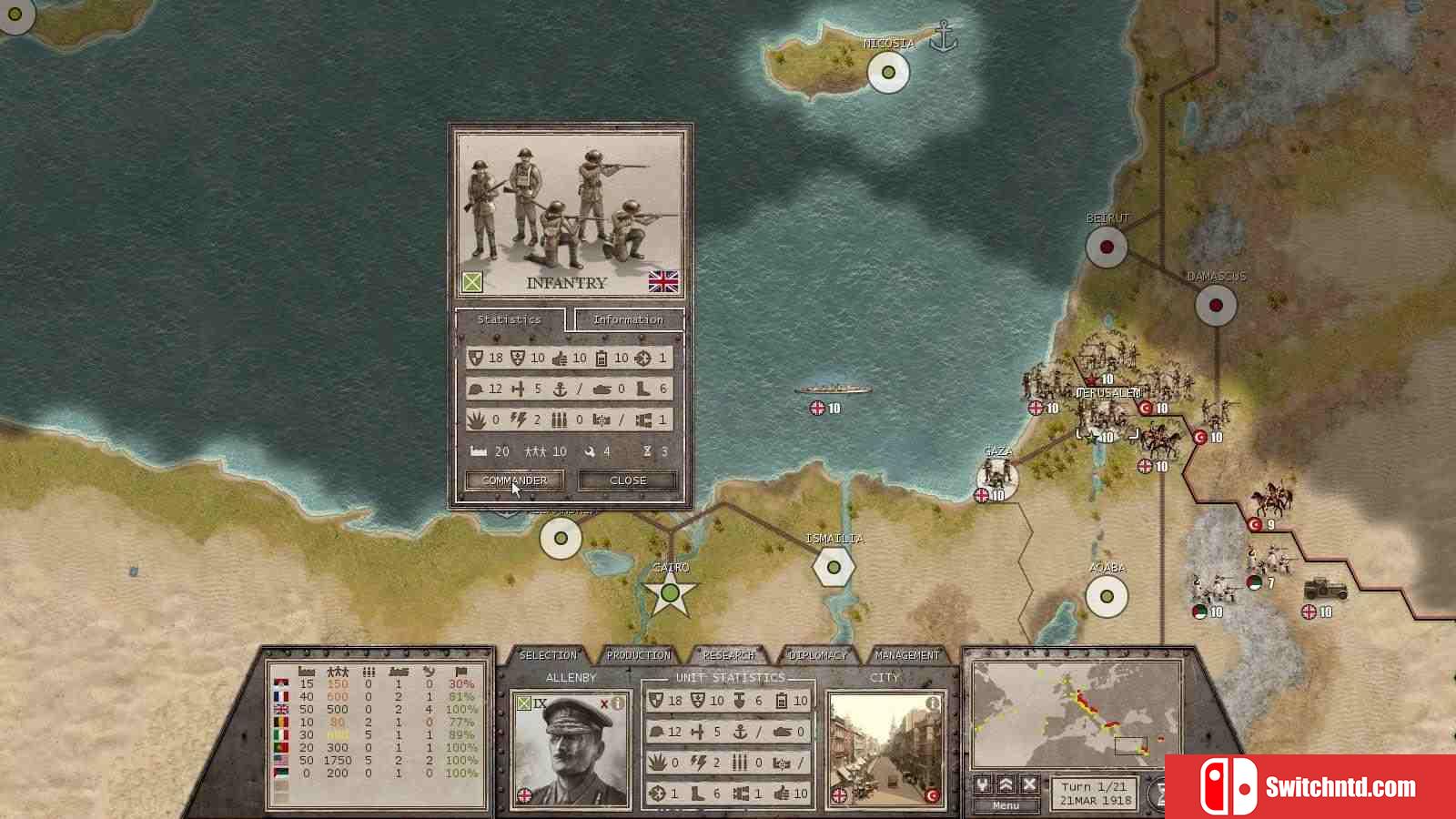Remove commander Allenby with the red X
Image resolution: width=1456 pixels, height=819 pixels.
point(604,703)
